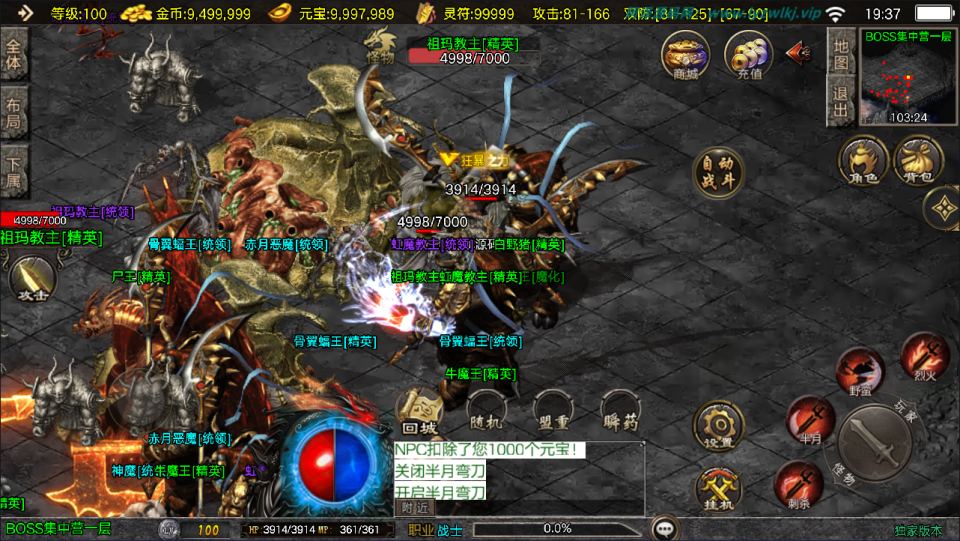Switch to the 下属 tab
Image resolution: width=960 pixels, height=541 pixels.
[14, 168]
